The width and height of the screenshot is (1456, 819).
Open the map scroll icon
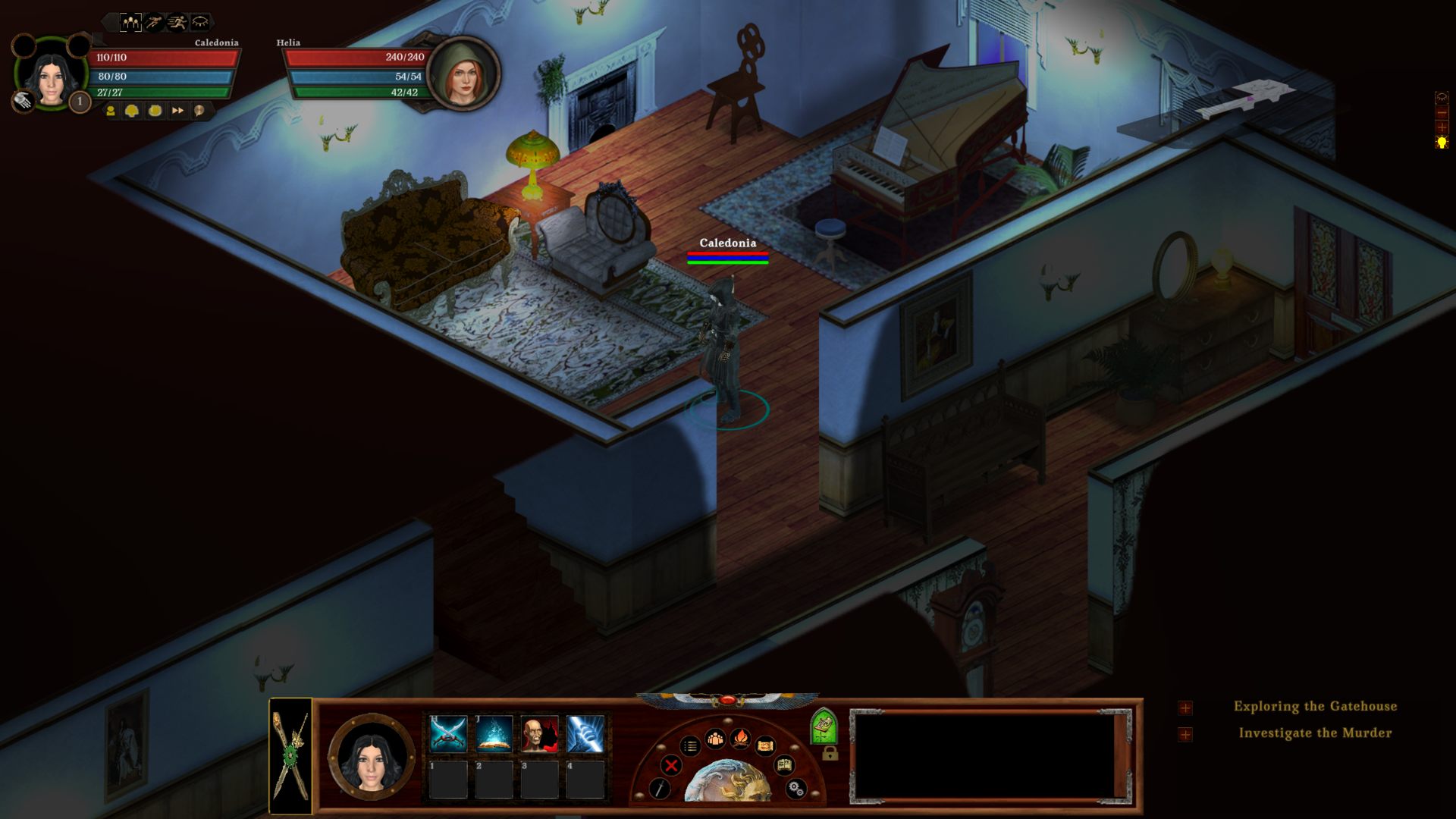[x=765, y=746]
